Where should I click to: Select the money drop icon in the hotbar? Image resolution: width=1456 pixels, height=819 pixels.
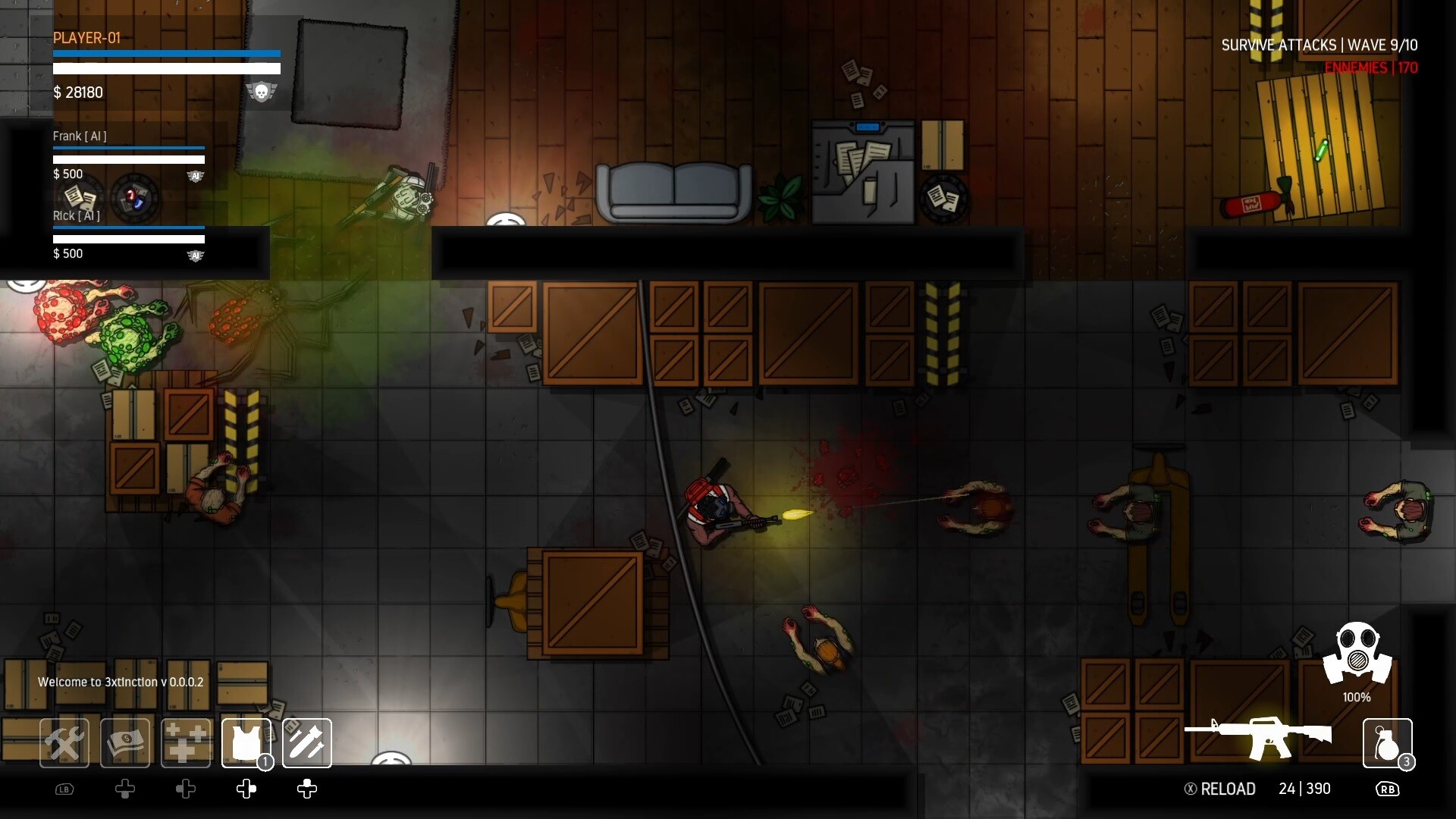point(125,743)
